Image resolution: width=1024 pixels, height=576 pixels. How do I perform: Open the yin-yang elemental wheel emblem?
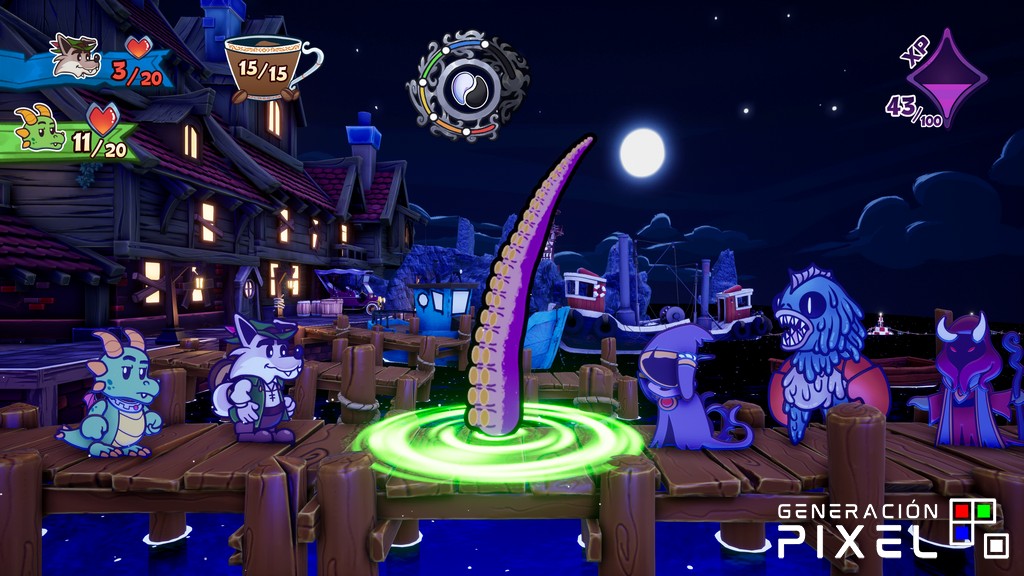[466, 87]
